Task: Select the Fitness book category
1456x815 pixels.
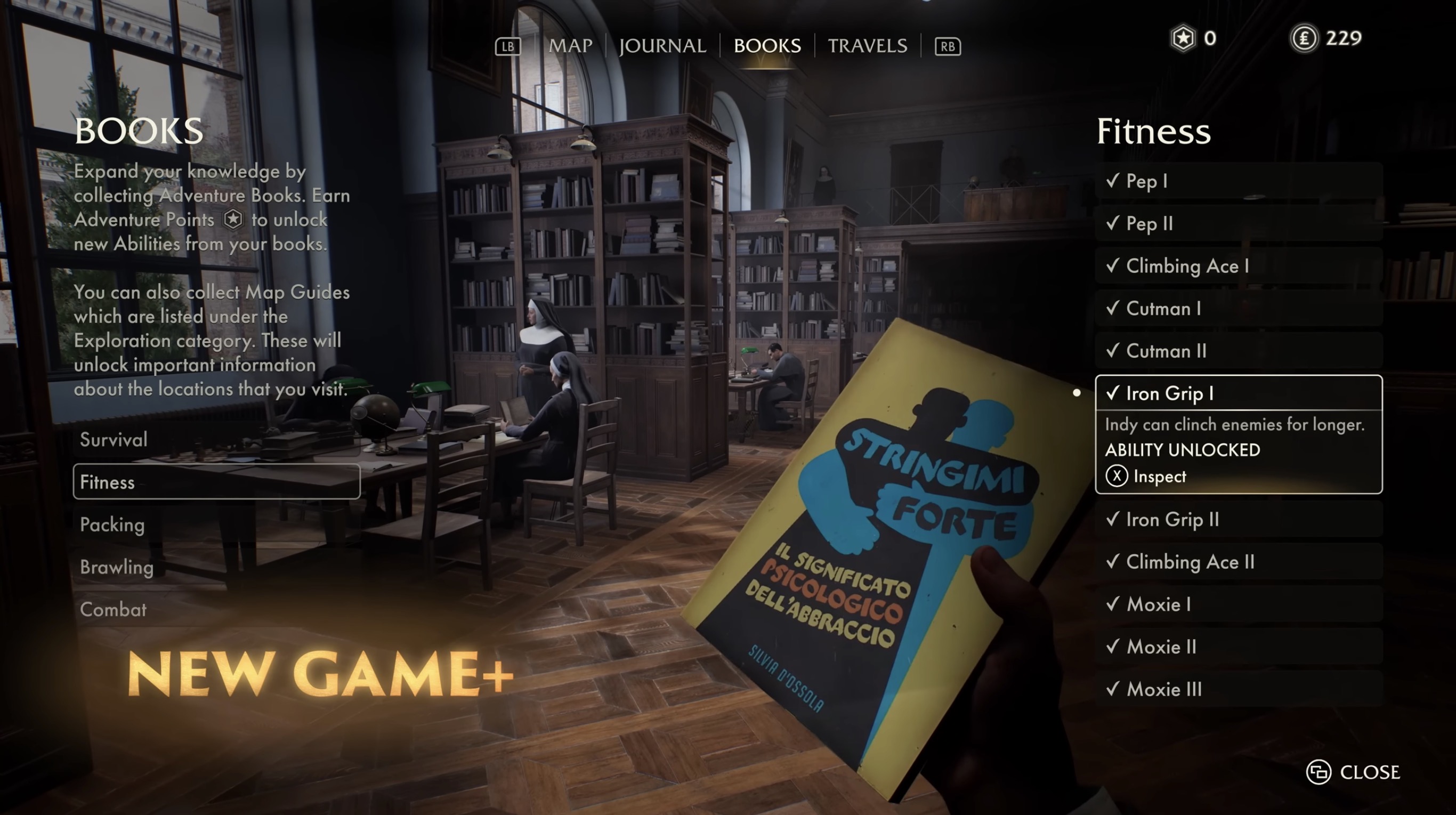Action: pos(216,481)
